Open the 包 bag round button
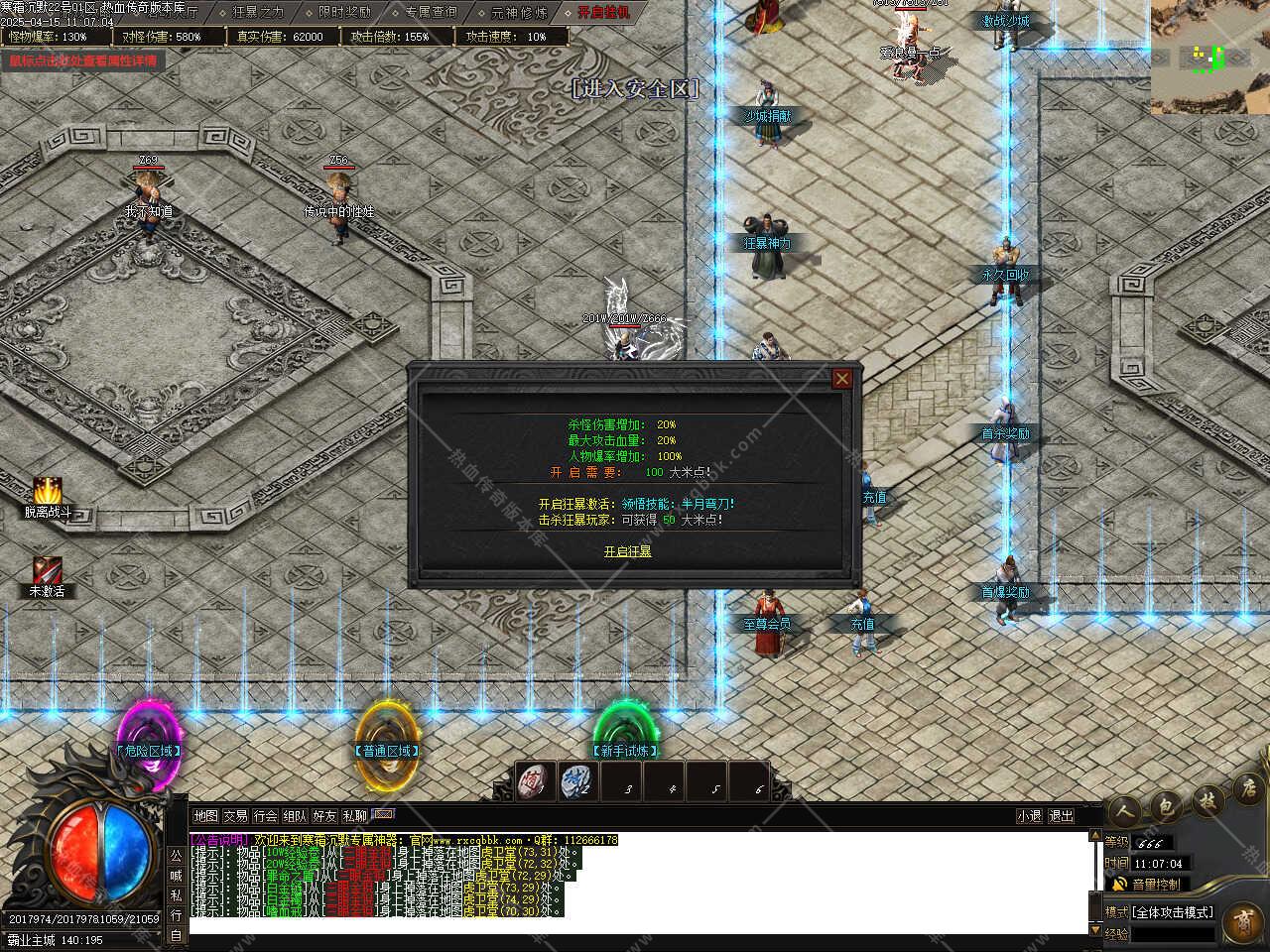The height and width of the screenshot is (952, 1270). (x=1166, y=806)
